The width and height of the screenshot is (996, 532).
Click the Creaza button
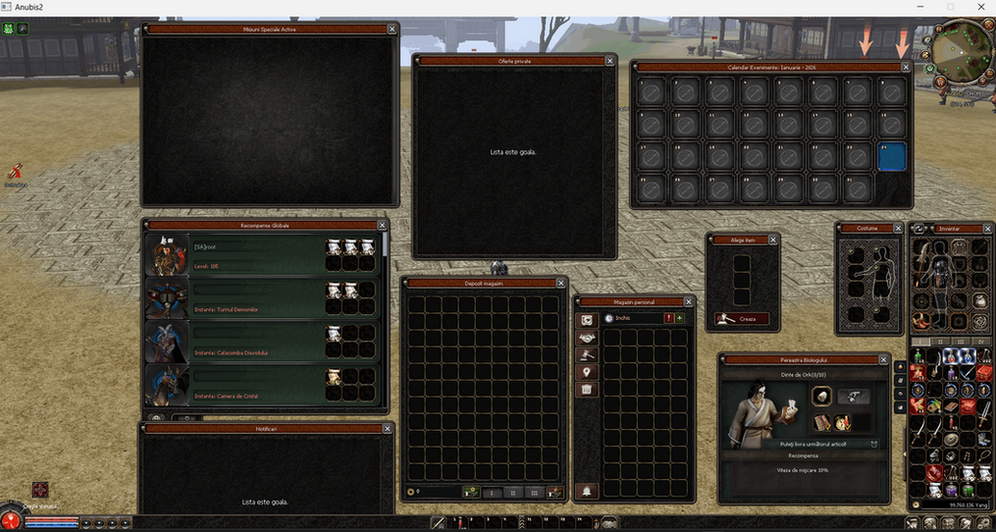pyautogui.click(x=742, y=319)
